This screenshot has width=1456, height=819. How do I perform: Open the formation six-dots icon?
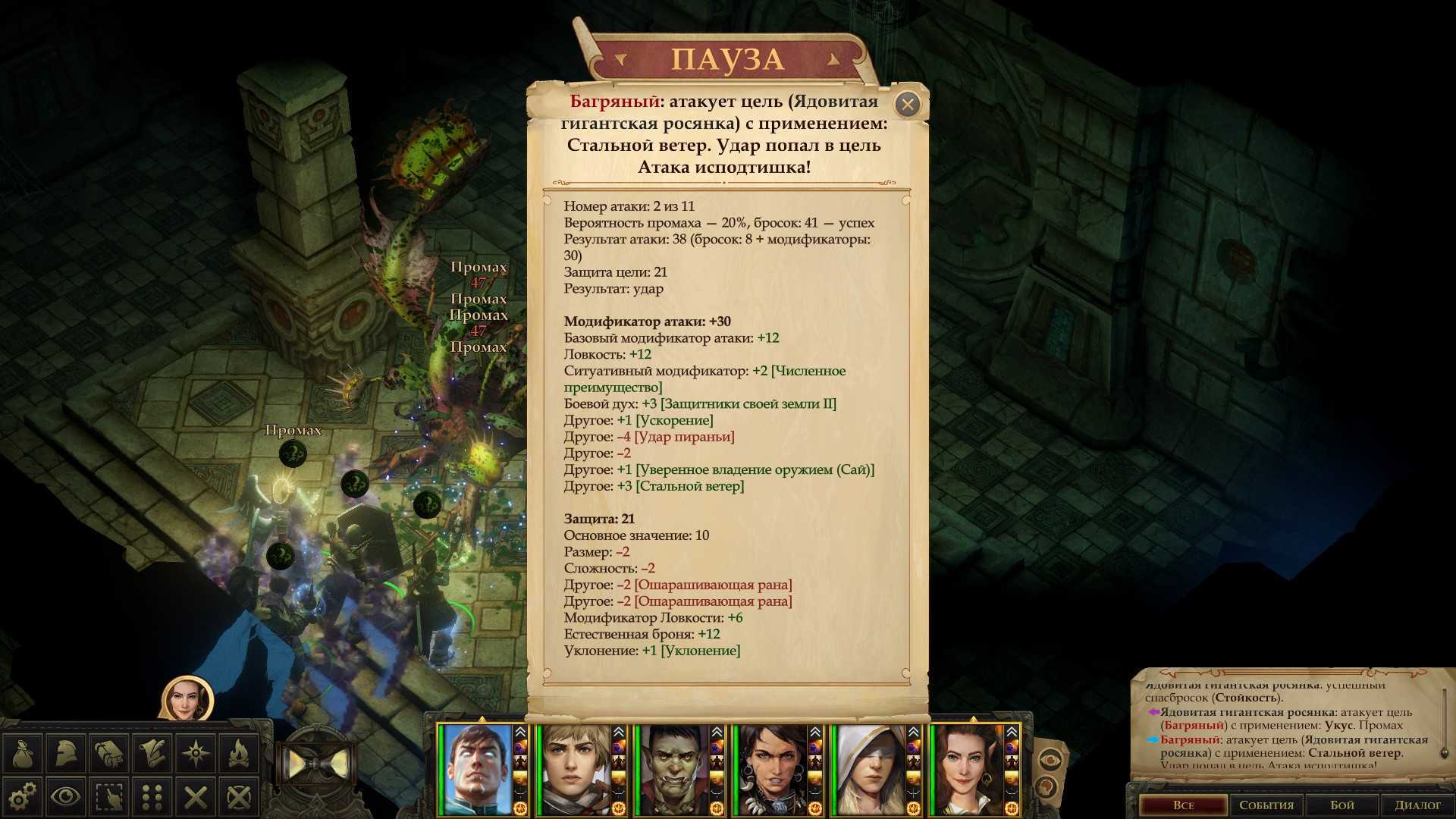click(x=152, y=796)
